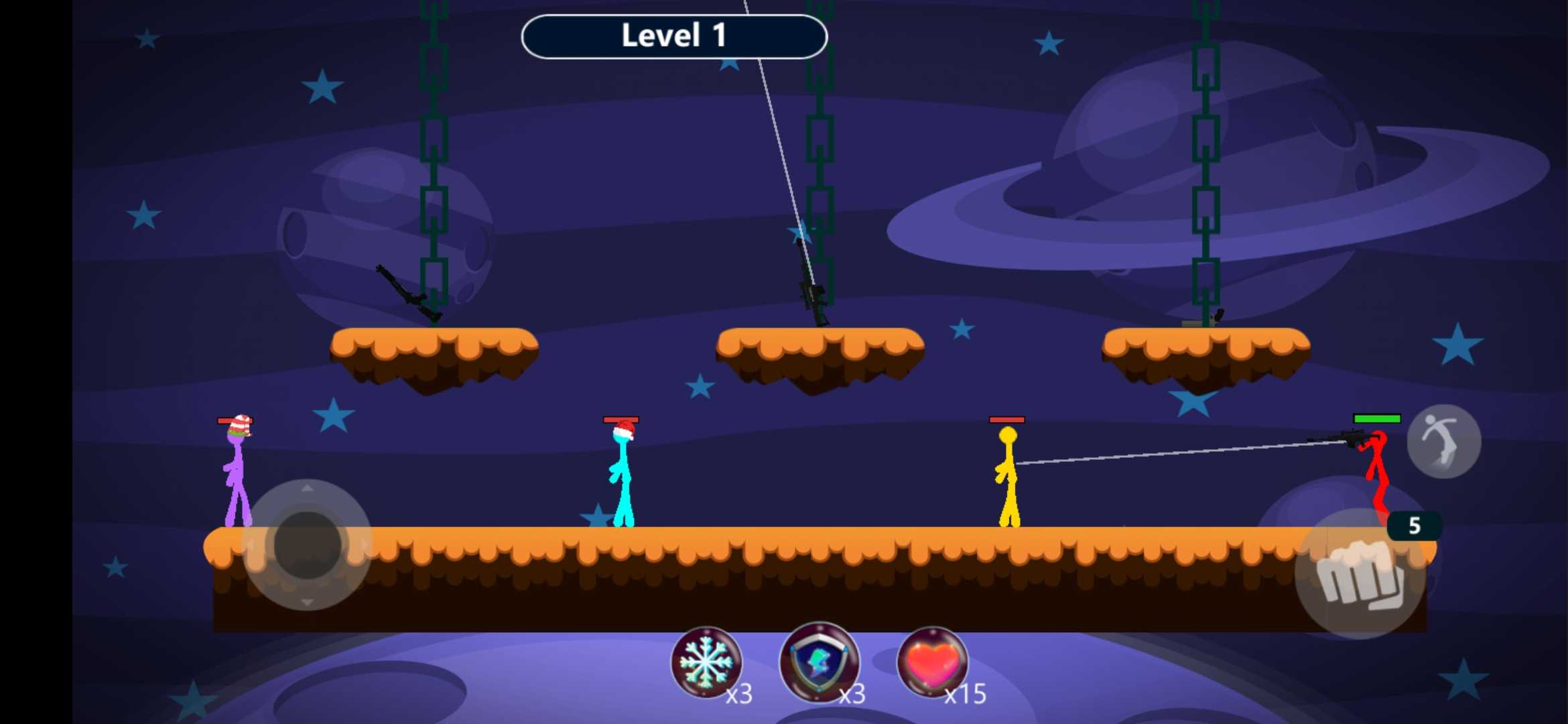Activate the snowflake freeze power-up
1568x724 pixels.
click(x=706, y=662)
